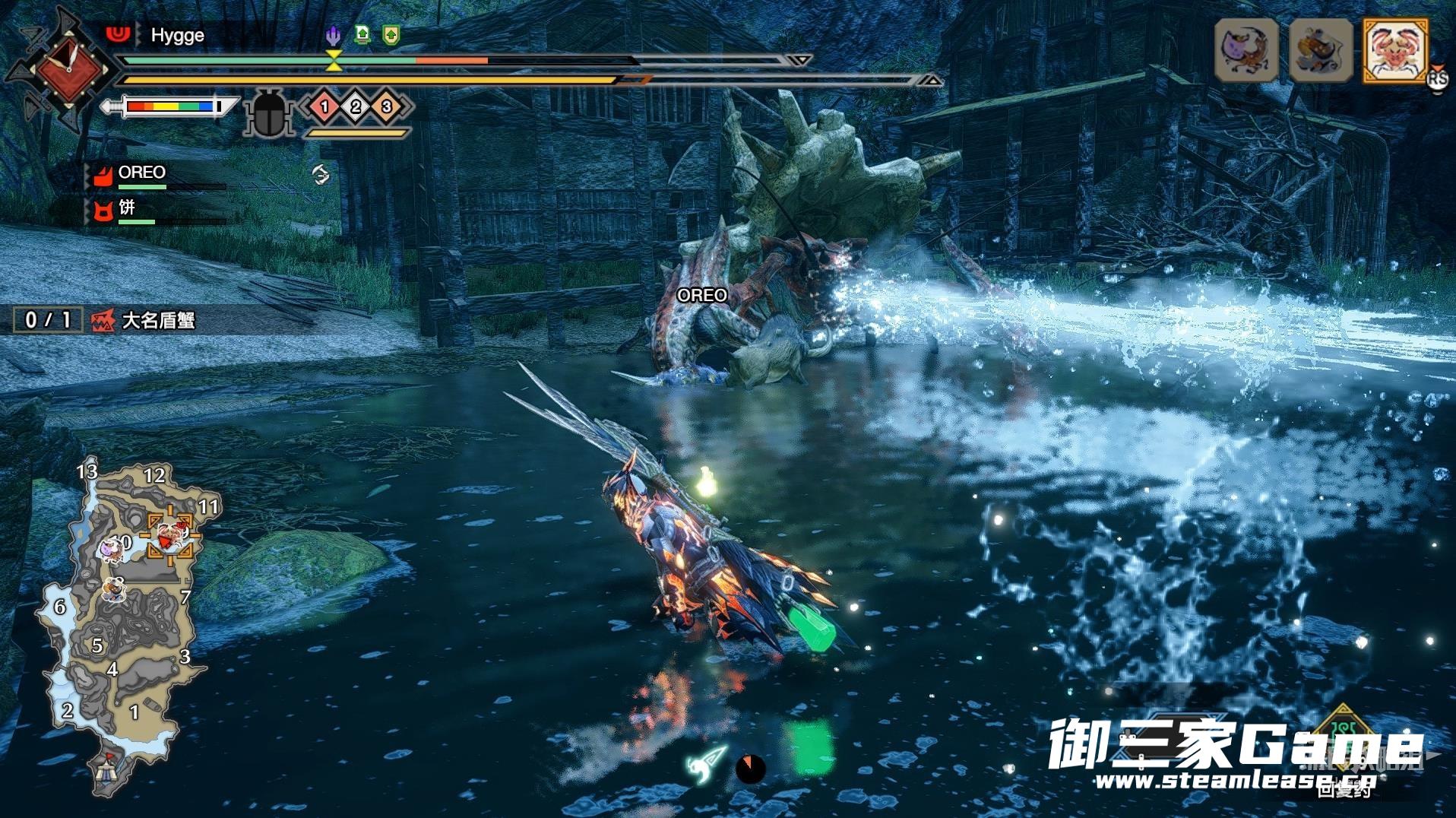Click the purple buff status icon

point(333,35)
